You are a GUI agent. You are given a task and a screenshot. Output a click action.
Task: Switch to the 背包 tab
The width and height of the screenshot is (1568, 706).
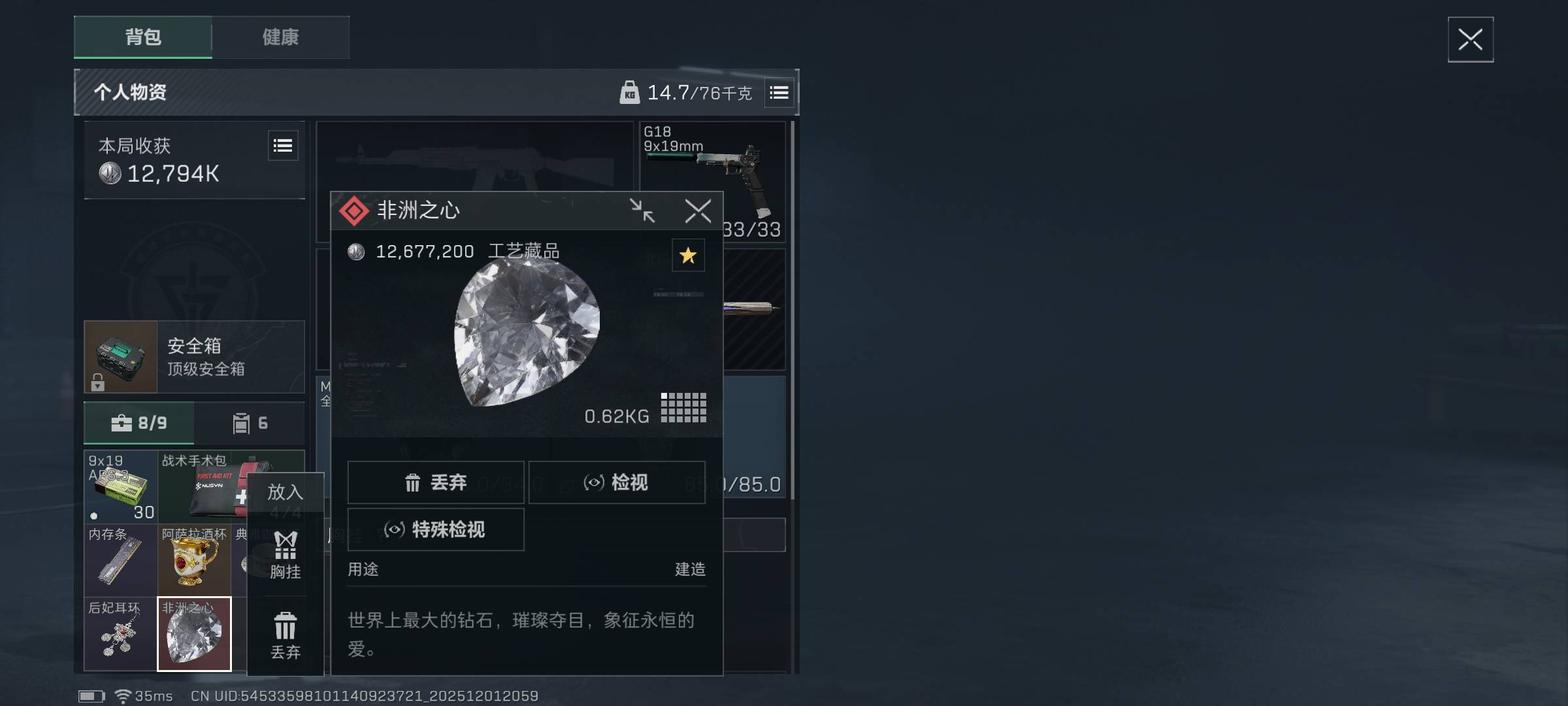tap(142, 38)
